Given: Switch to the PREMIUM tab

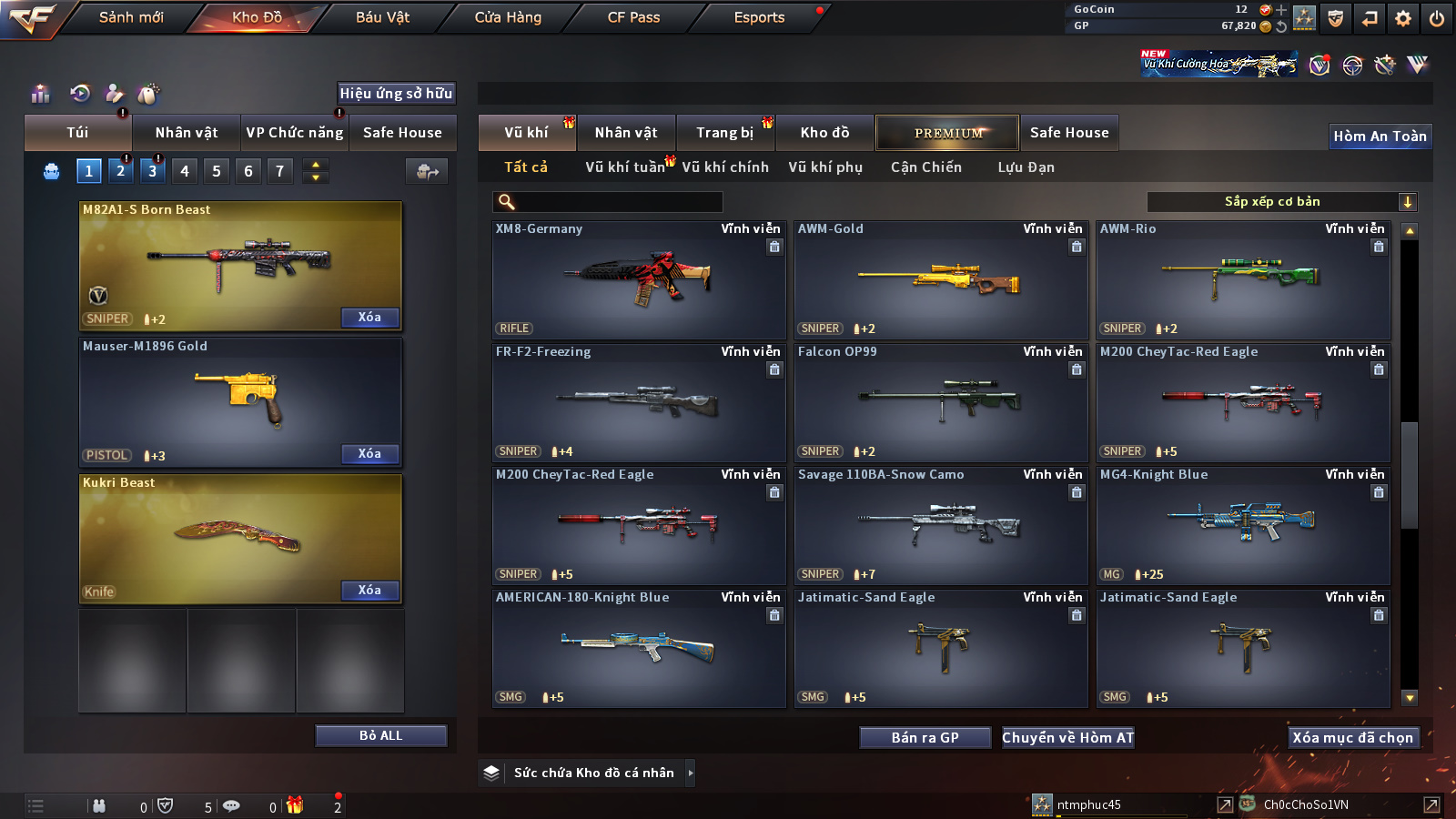Looking at the screenshot, I should (x=947, y=133).
